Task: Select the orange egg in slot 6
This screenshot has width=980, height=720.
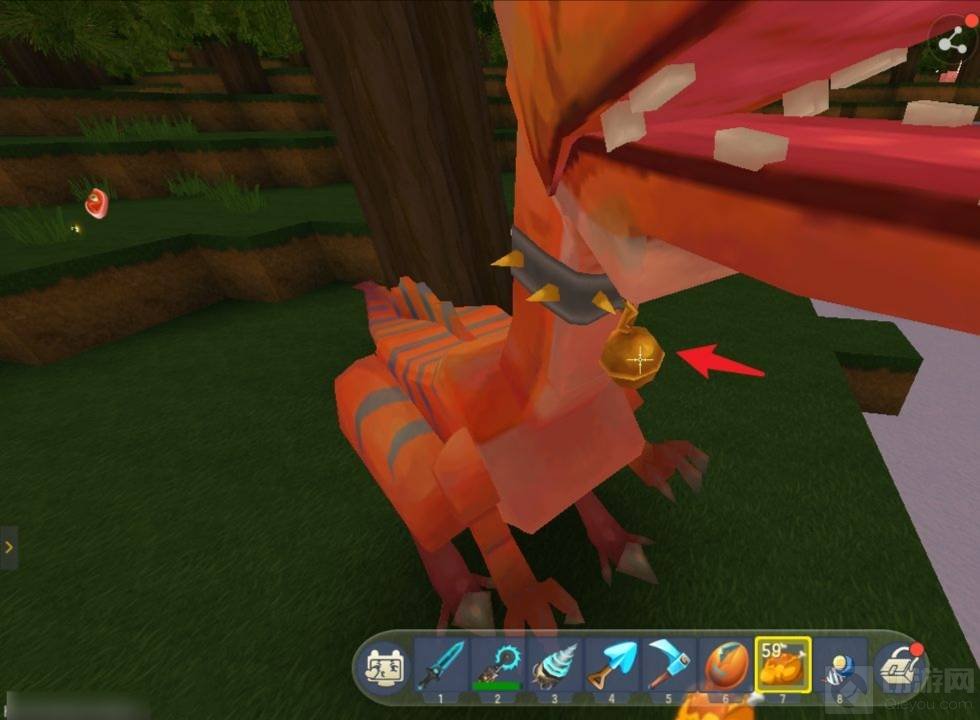Action: tap(724, 662)
